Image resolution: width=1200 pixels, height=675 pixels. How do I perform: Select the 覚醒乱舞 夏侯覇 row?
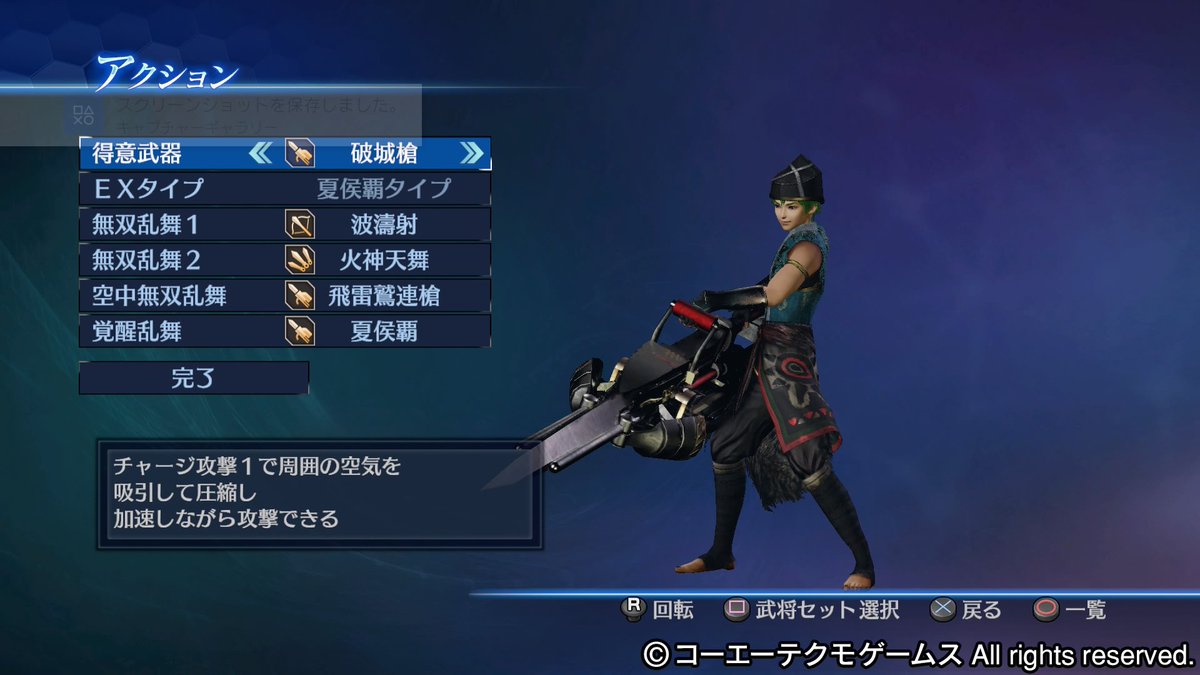tap(285, 331)
